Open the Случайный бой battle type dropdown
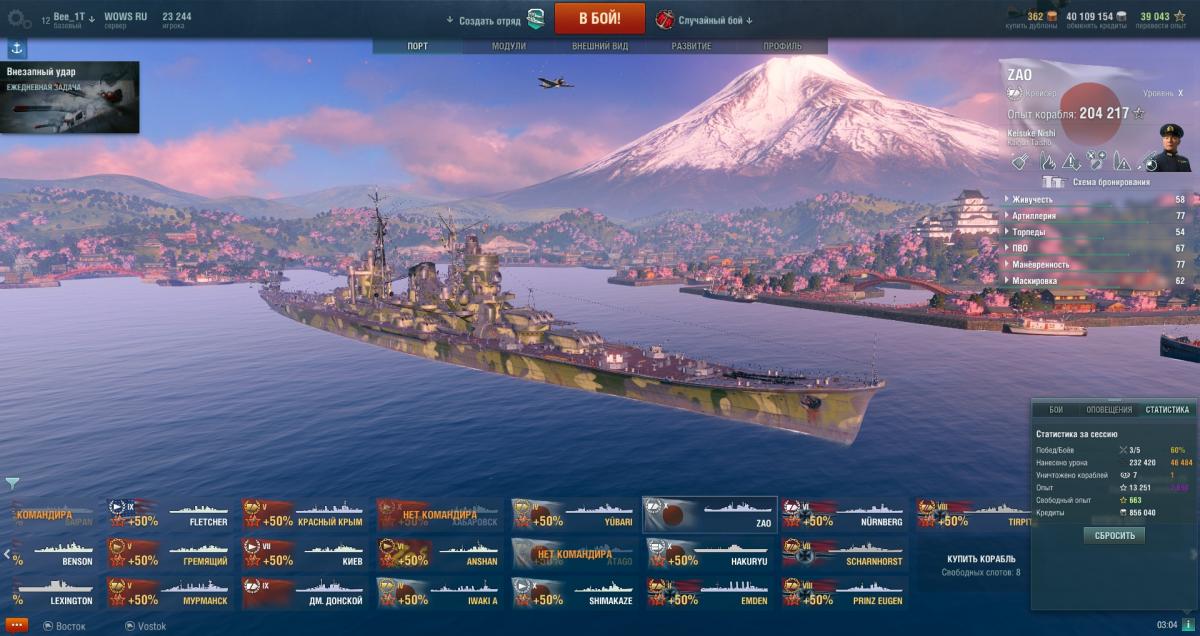1200x636 pixels. pyautogui.click(x=714, y=20)
